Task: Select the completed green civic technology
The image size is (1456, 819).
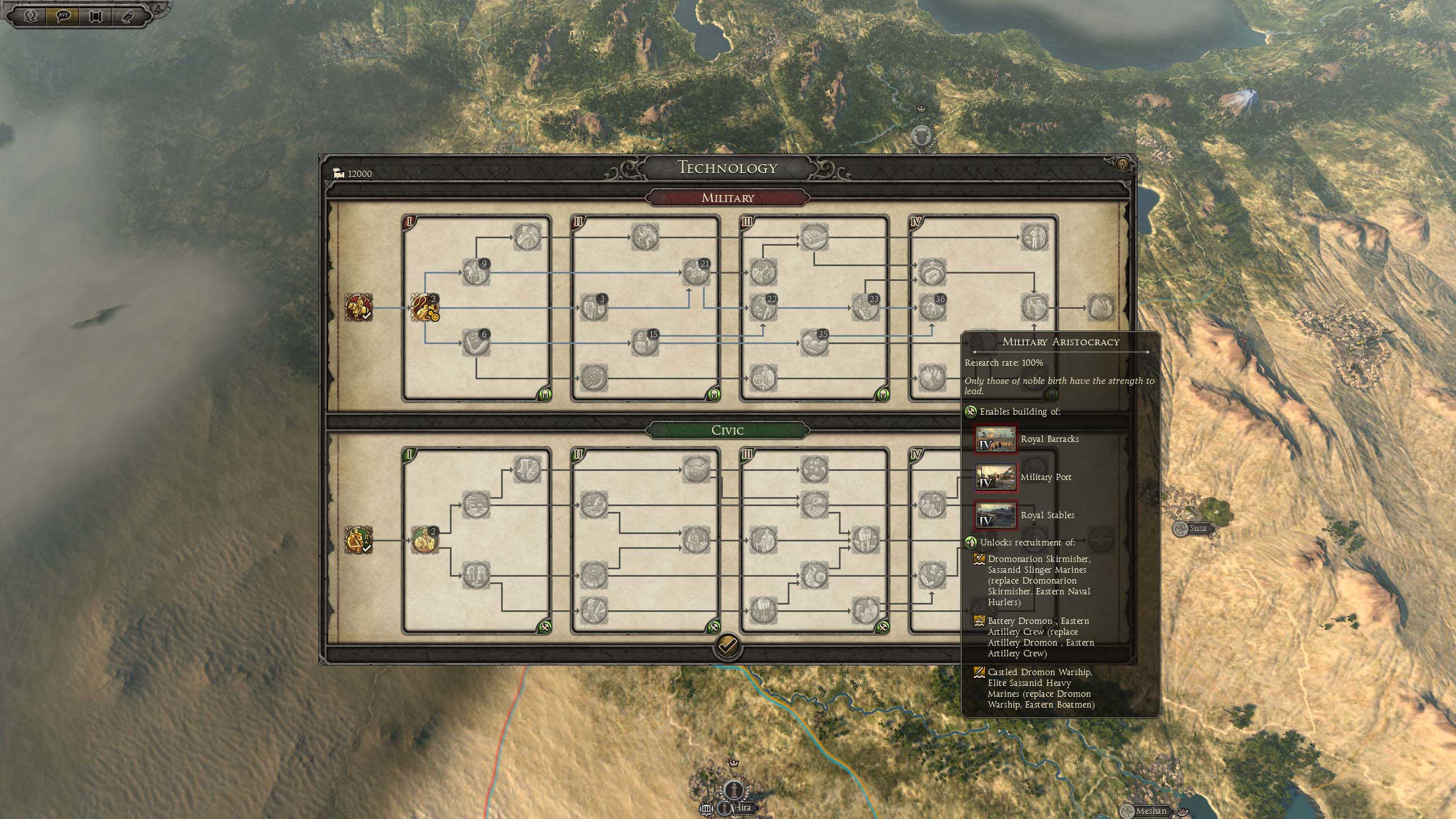Action: [358, 540]
